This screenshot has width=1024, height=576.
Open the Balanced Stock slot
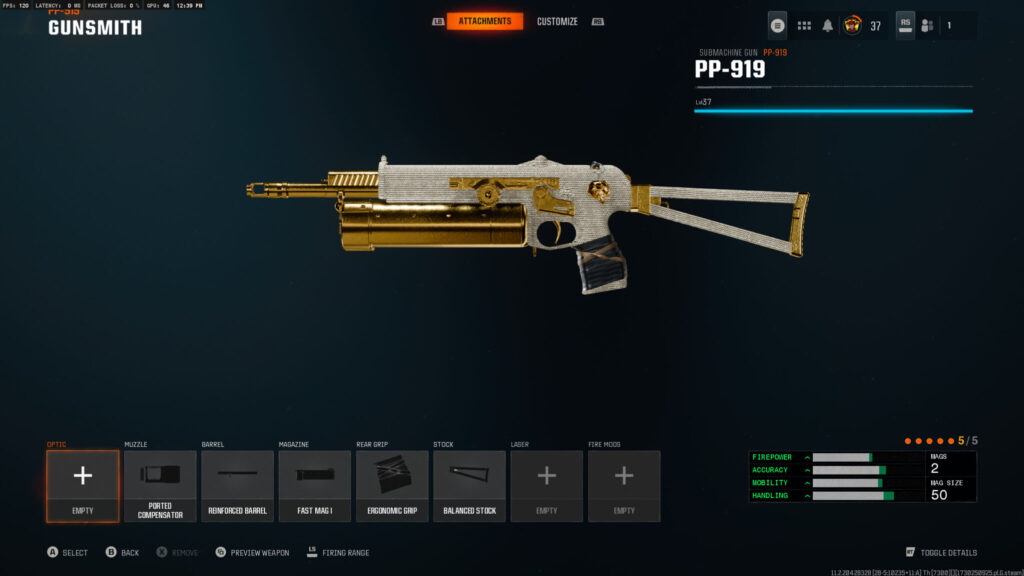pos(469,486)
